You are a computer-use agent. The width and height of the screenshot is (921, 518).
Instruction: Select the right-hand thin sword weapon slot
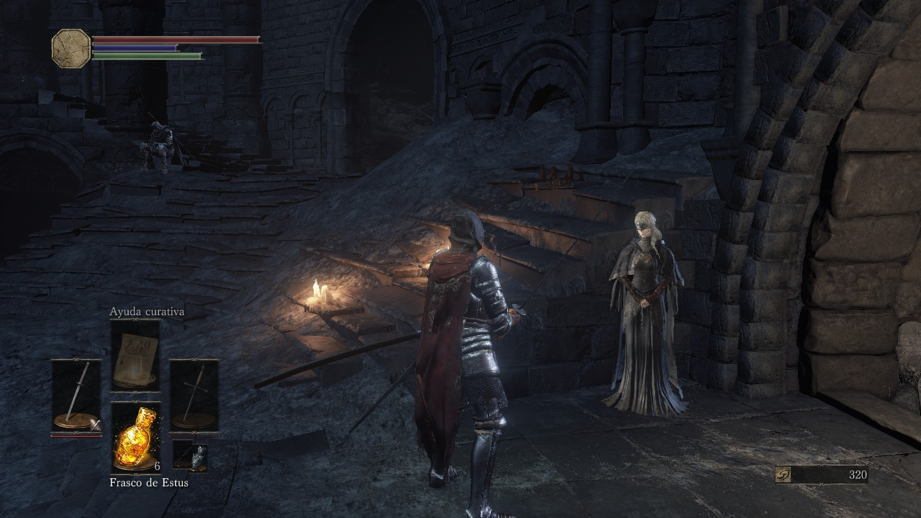coord(193,396)
